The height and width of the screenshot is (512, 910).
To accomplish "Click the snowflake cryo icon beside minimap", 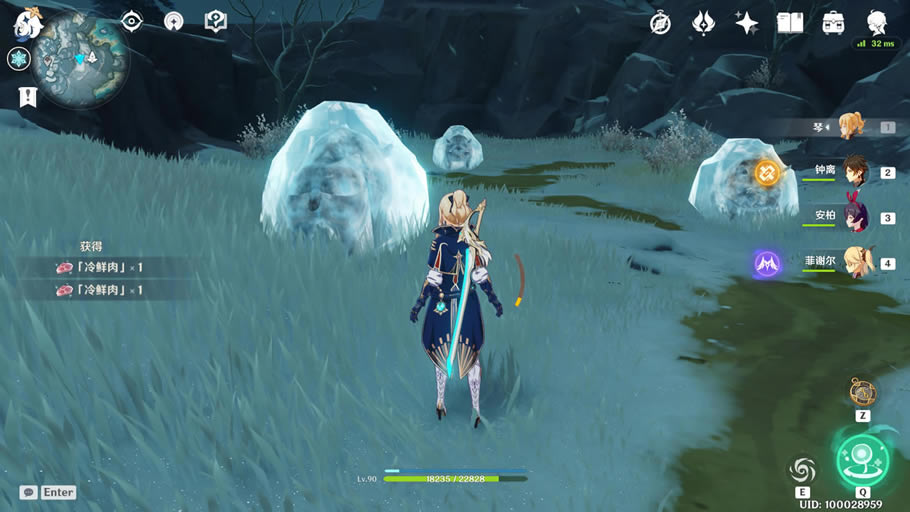I will pos(19,59).
